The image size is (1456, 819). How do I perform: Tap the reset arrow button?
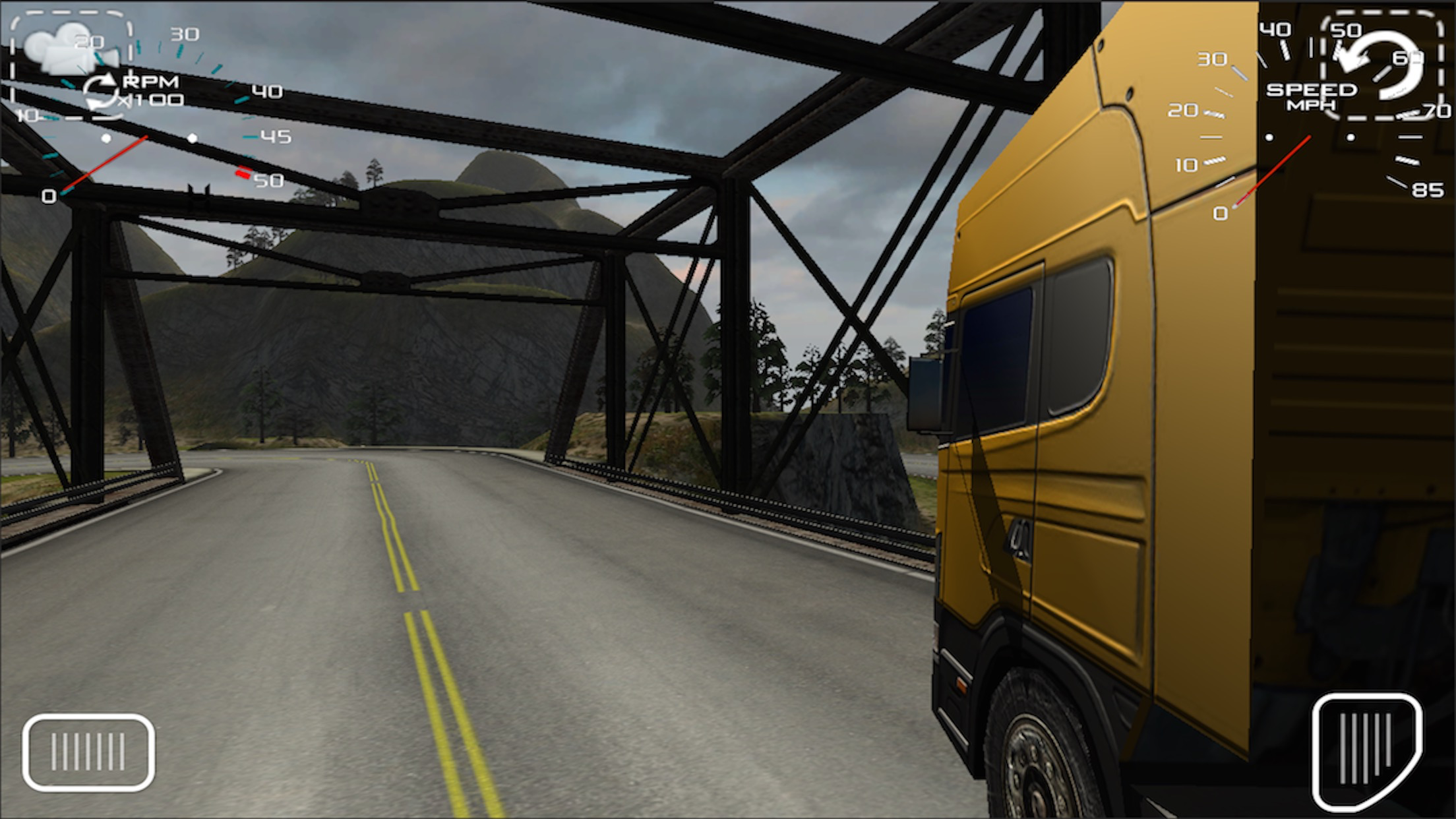coord(1381,66)
